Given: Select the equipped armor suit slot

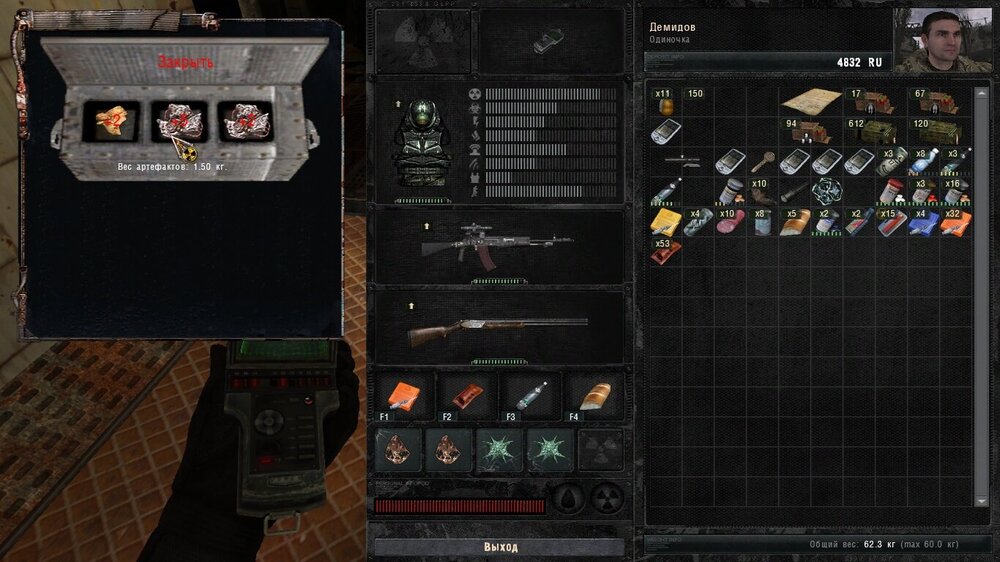Looking at the screenshot, I should (x=418, y=142).
